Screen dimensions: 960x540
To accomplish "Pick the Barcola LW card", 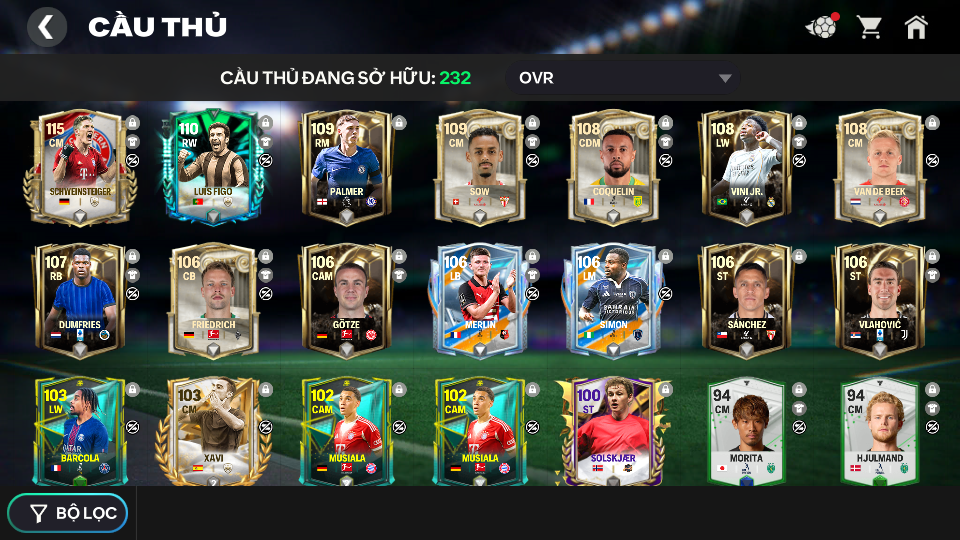I will pyautogui.click(x=79, y=432).
